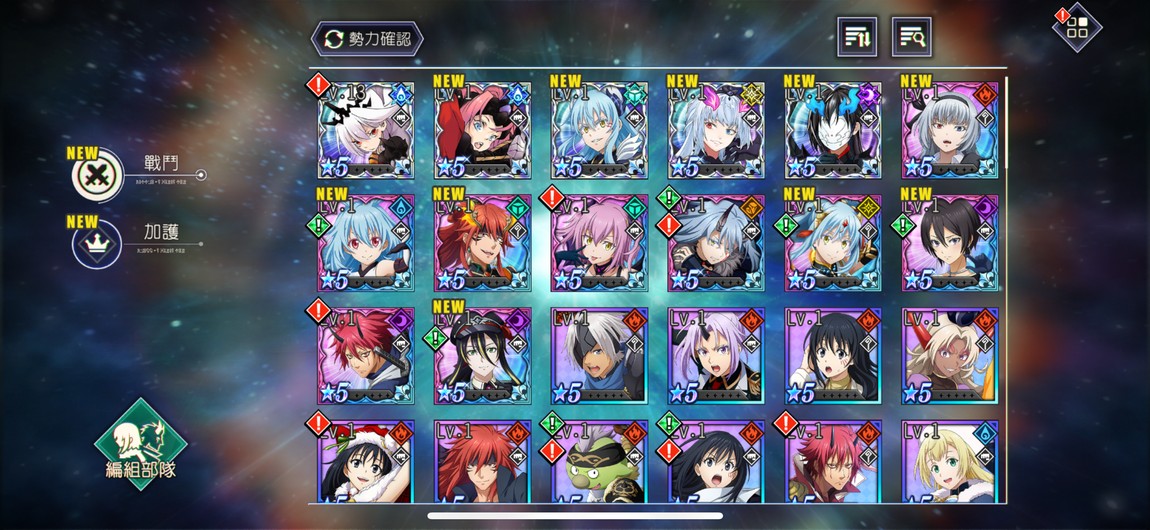Screen dimensions: 1150x530
Task: Open the top-right grid menu icon
Action: [x=1077, y=27]
